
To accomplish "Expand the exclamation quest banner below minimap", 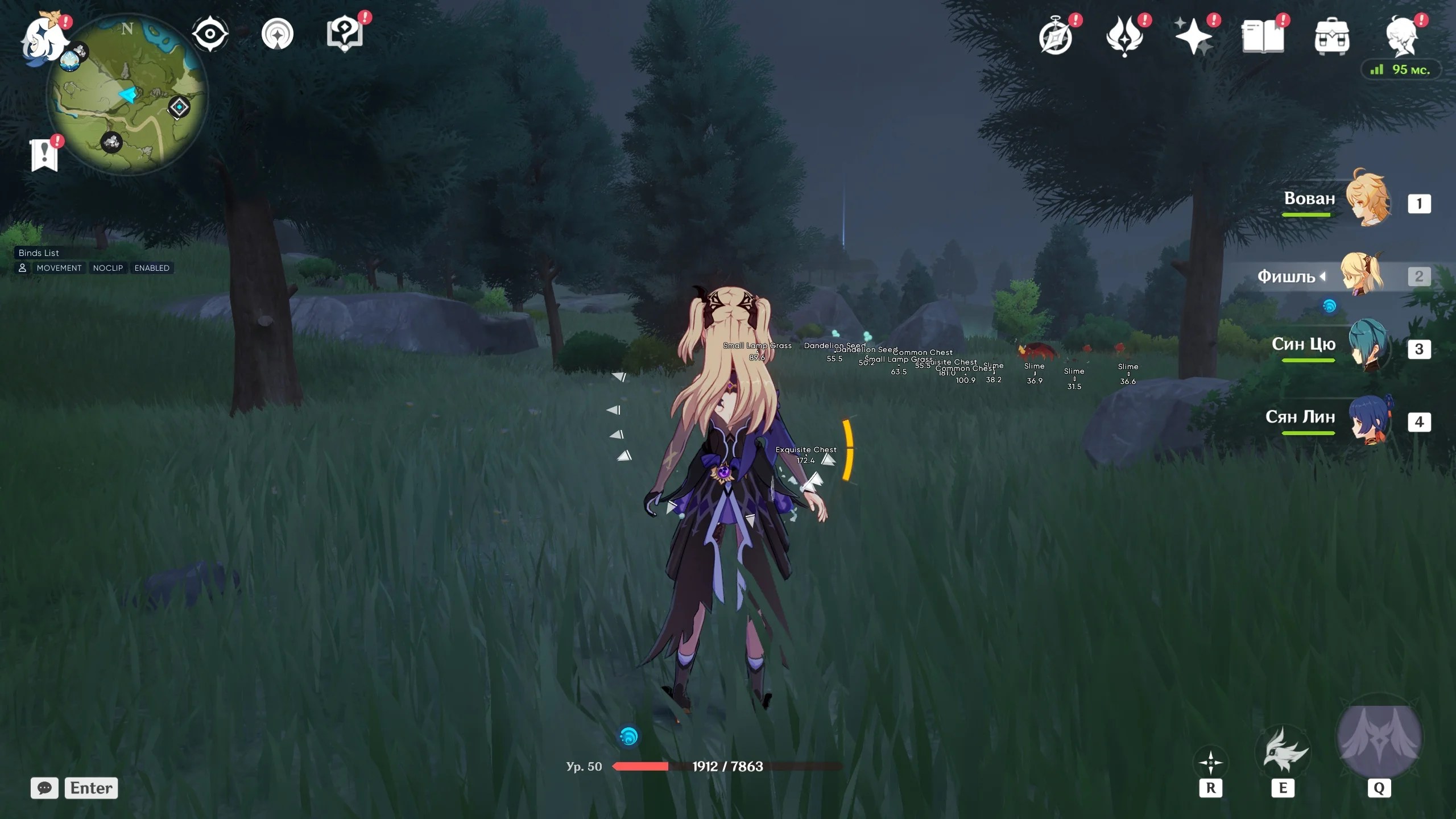I will [44, 152].
